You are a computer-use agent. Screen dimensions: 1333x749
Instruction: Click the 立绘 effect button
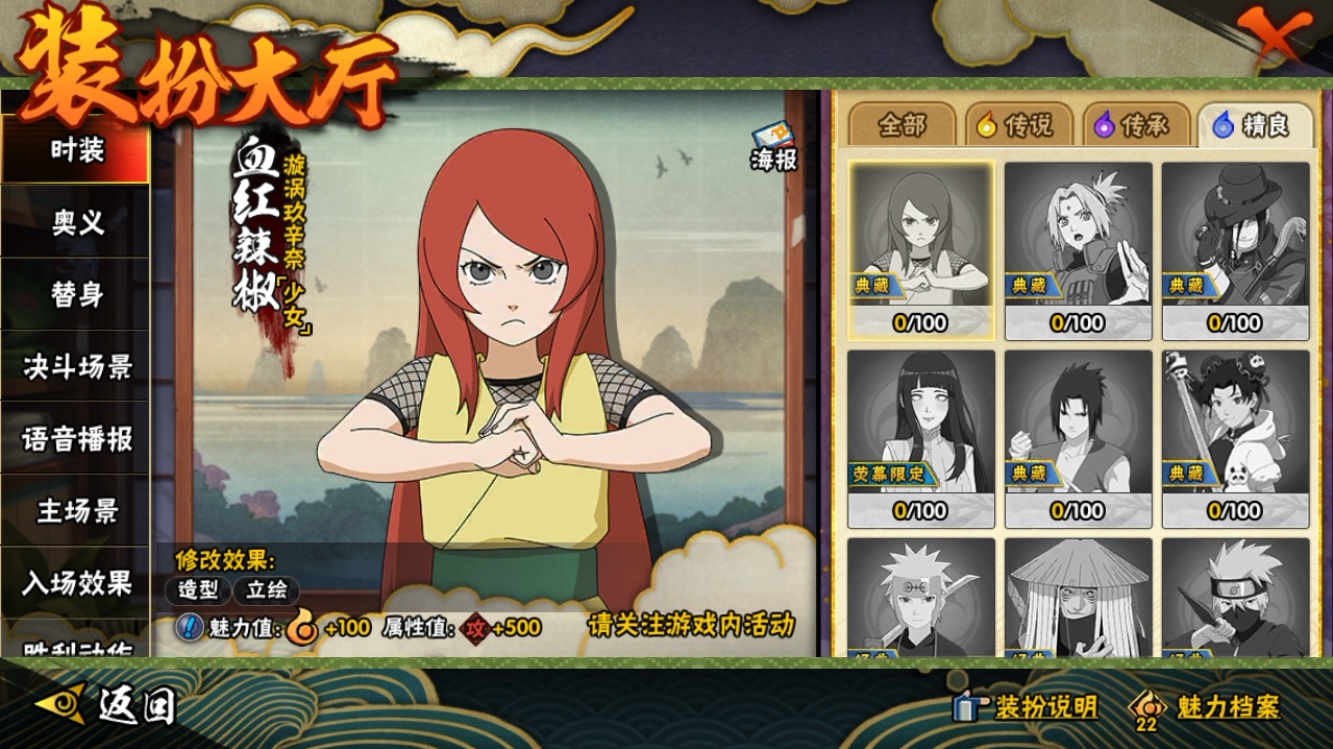(267, 590)
